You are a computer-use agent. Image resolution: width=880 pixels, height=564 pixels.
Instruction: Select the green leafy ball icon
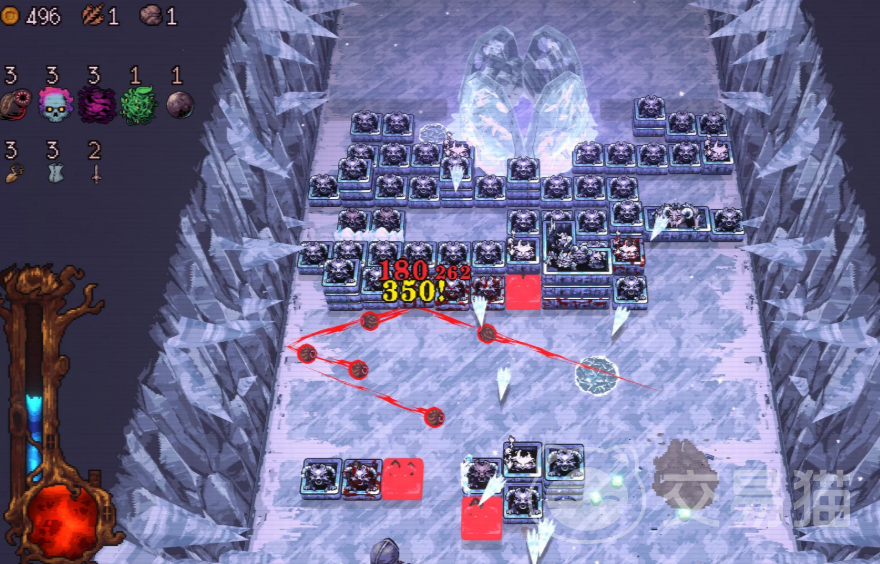click(x=138, y=104)
